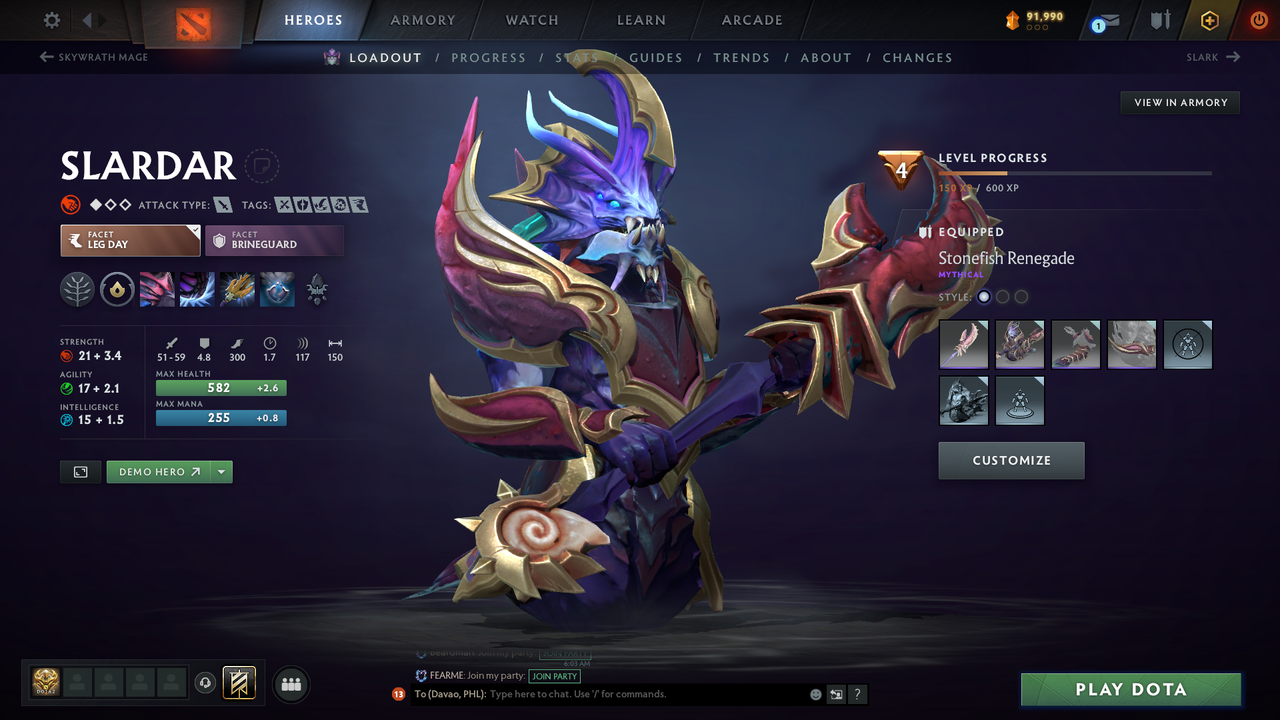Click the Slark chevron to view next hero

(x=1233, y=57)
